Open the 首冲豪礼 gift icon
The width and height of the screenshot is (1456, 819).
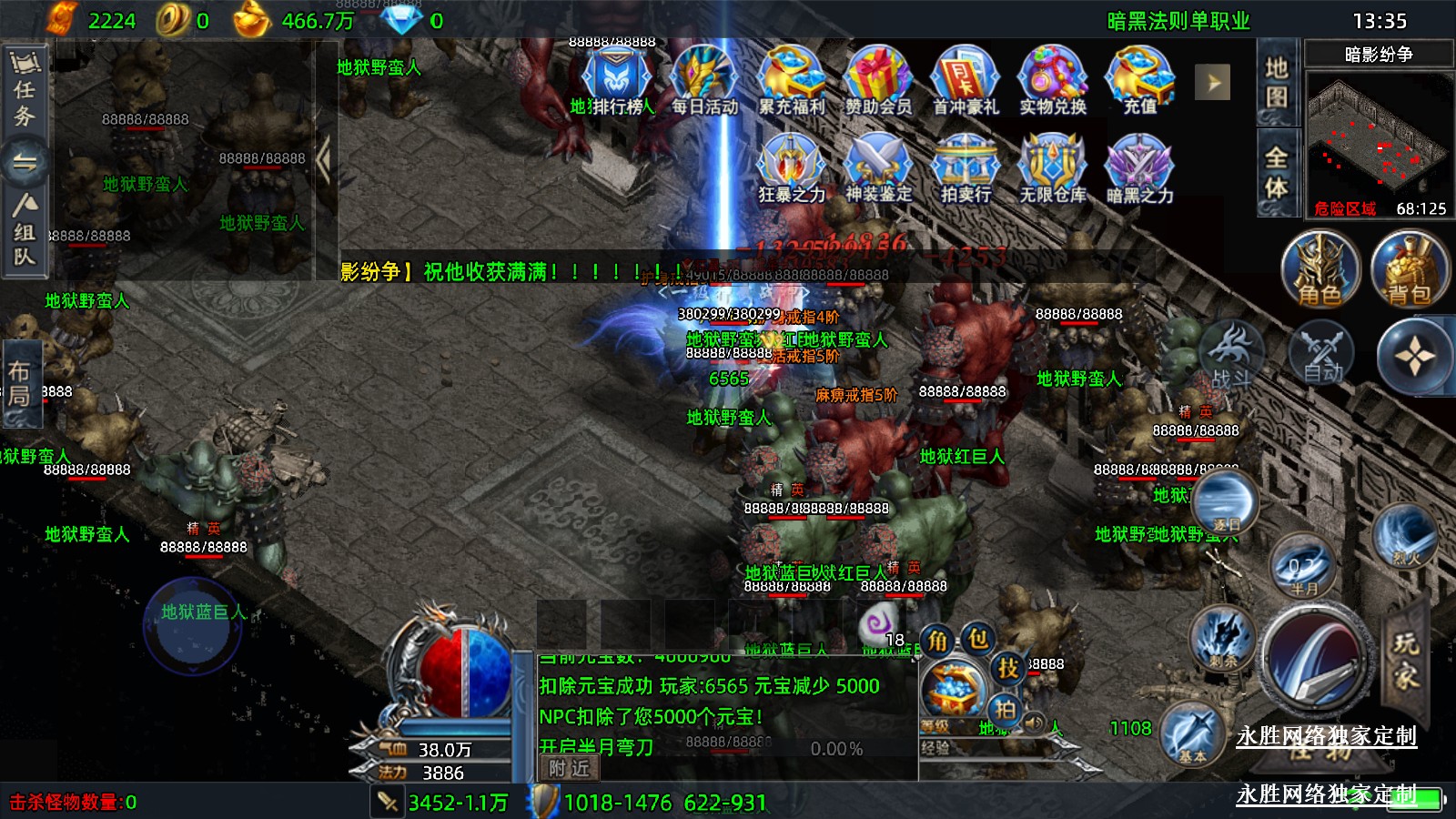click(966, 80)
